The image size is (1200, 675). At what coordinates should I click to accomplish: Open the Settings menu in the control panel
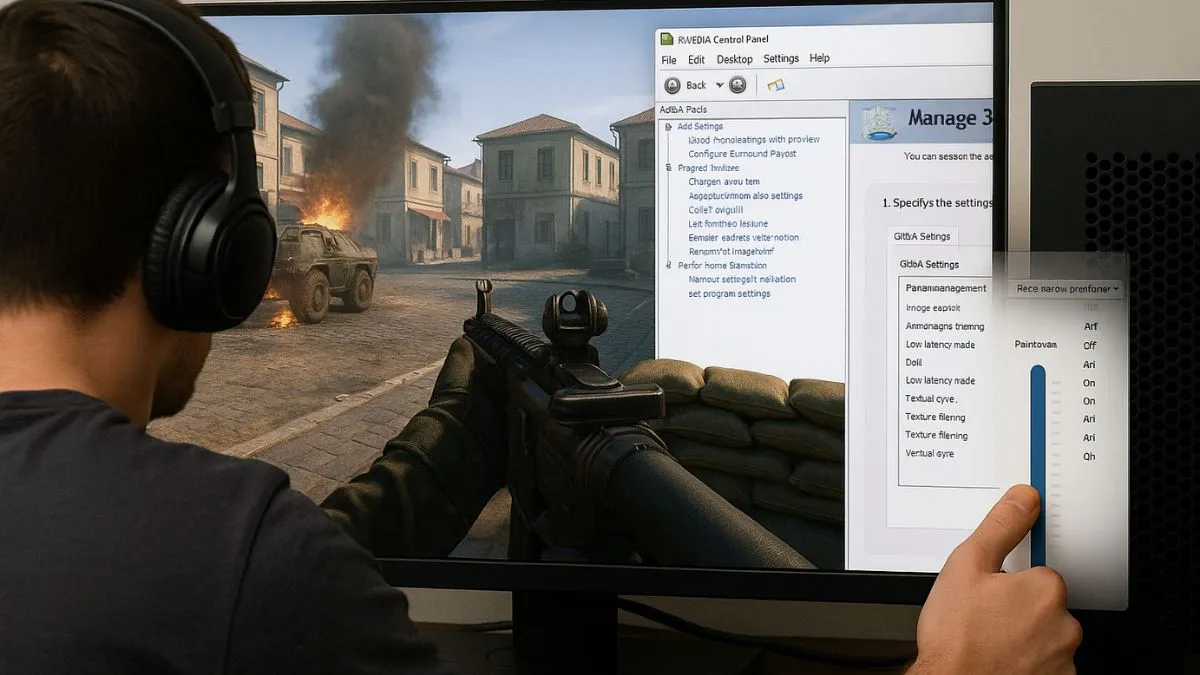pyautogui.click(x=781, y=59)
